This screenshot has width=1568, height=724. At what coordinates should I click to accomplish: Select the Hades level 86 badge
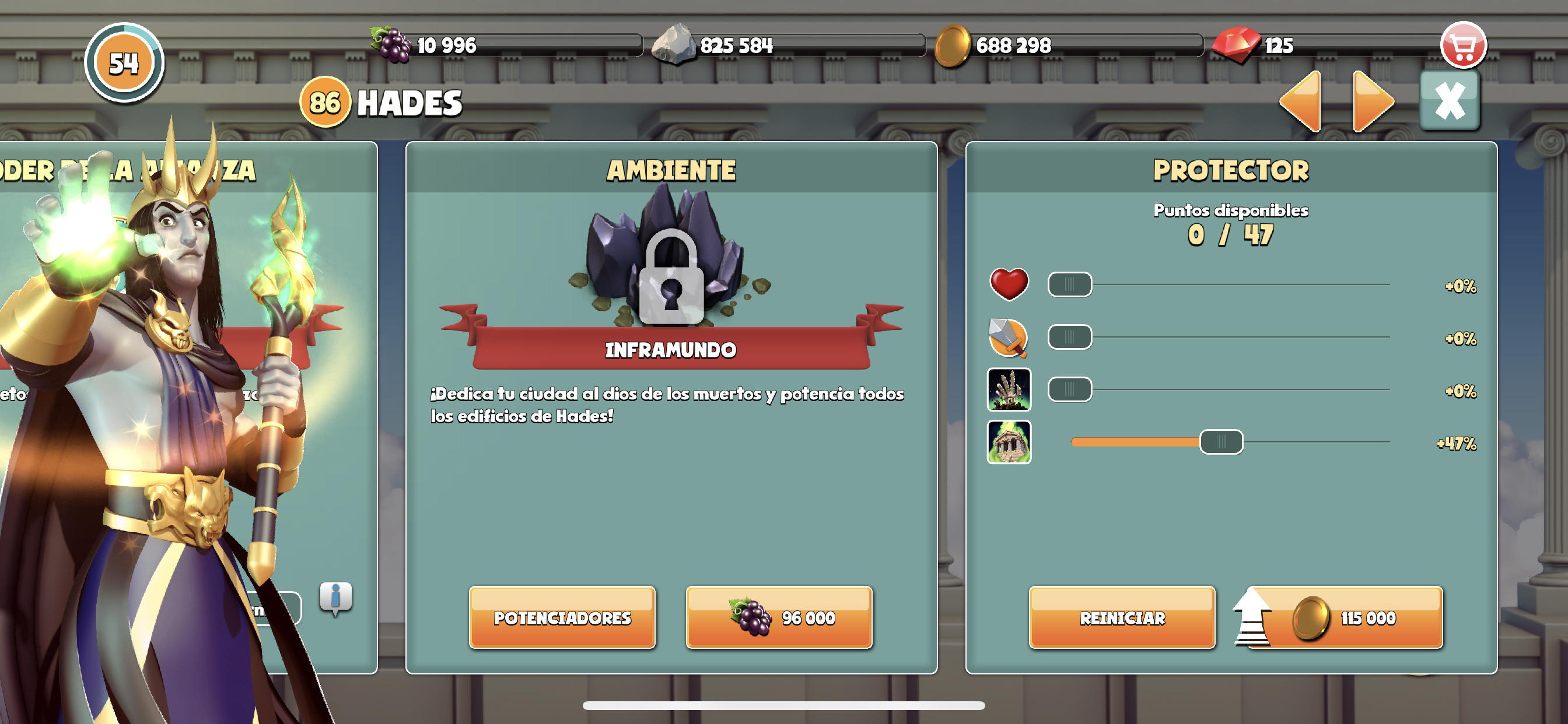pyautogui.click(x=325, y=102)
